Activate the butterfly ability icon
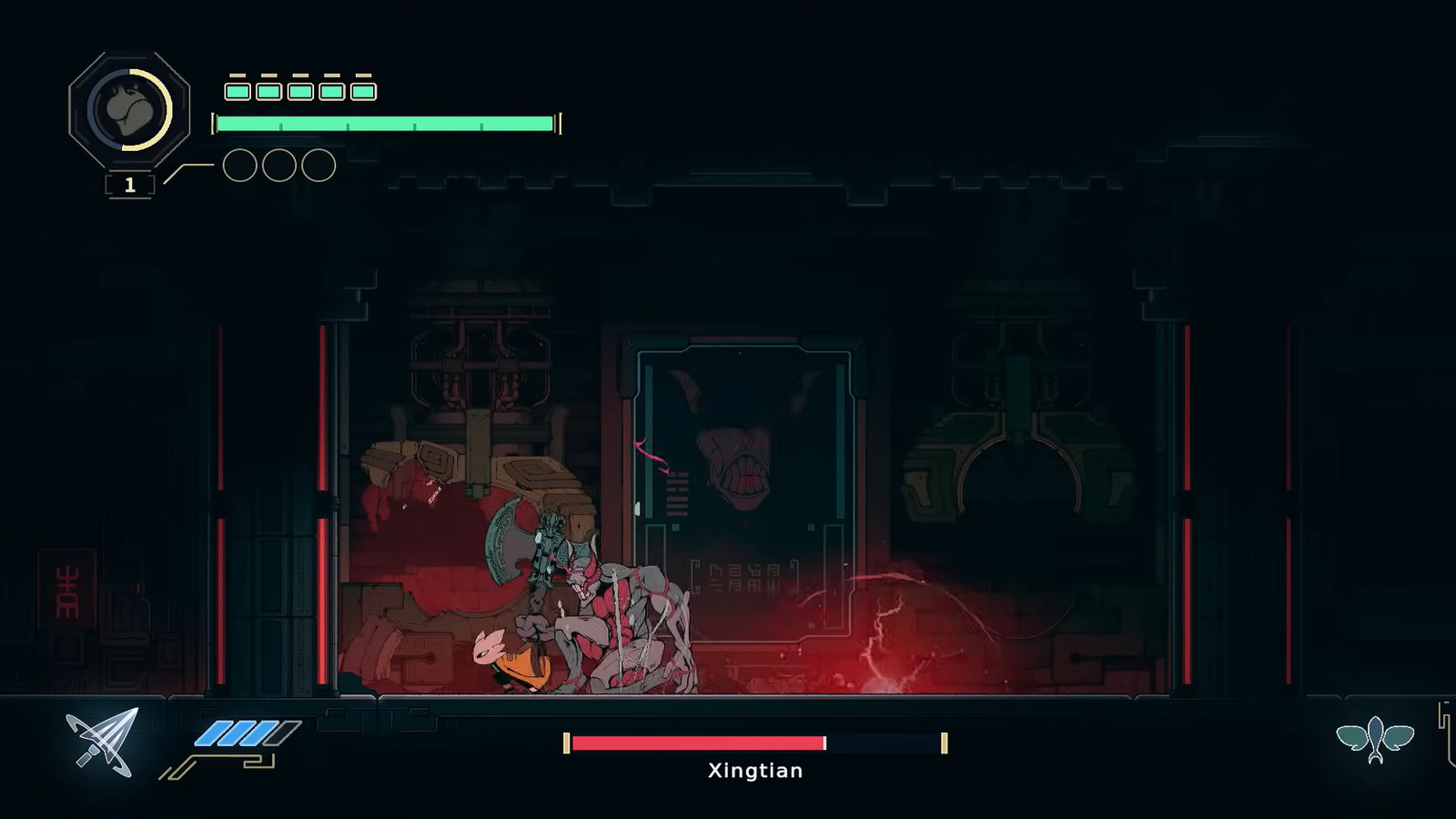The height and width of the screenshot is (819, 1456). coord(1375,740)
